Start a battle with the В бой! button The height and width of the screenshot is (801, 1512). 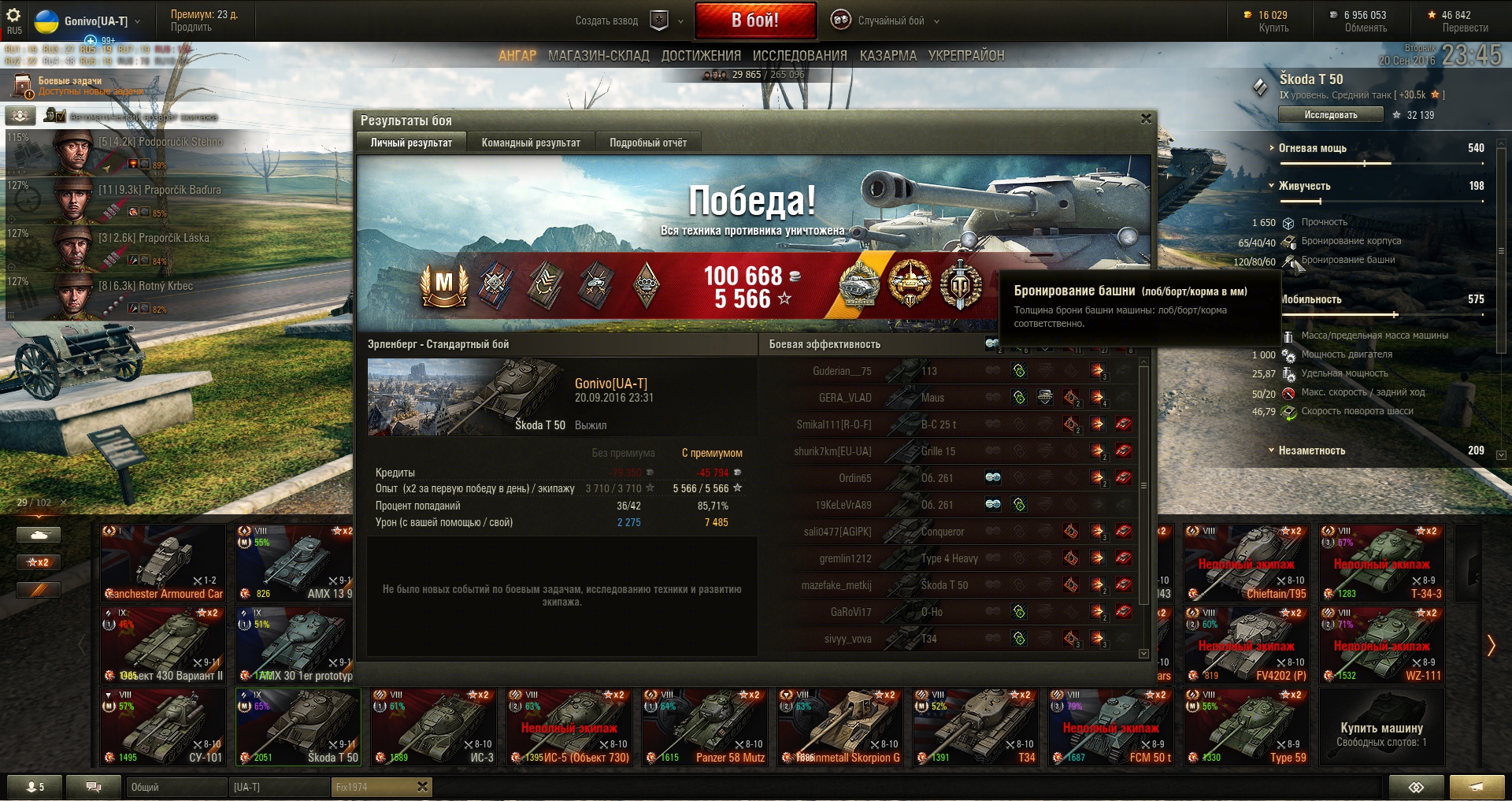pos(754,20)
